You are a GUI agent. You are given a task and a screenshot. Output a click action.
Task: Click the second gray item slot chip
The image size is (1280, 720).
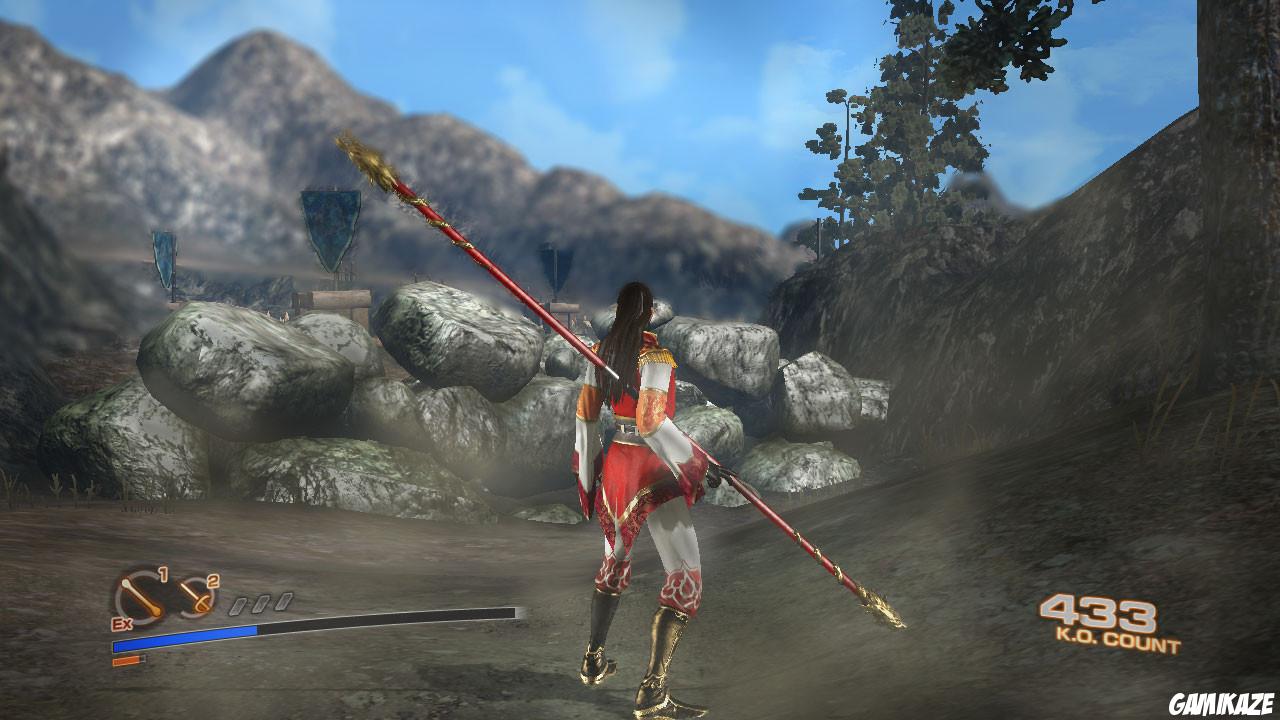[x=261, y=603]
